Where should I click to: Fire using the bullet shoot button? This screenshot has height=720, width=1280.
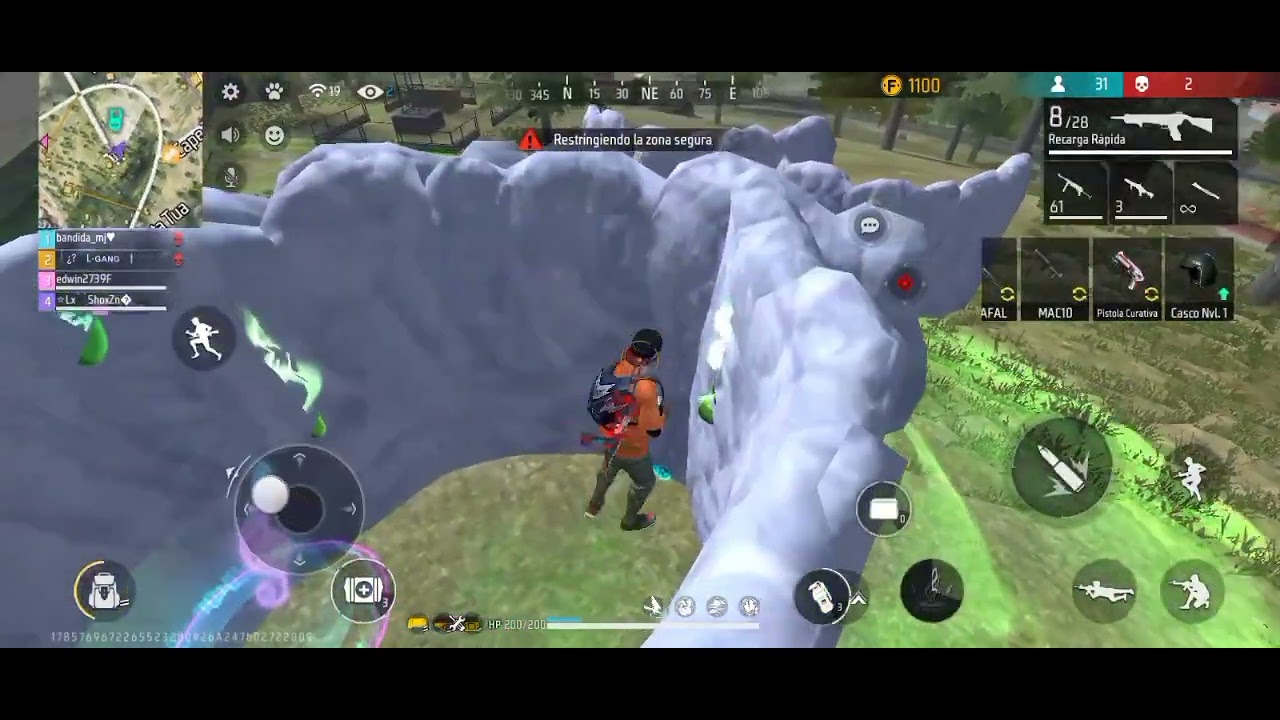1061,468
